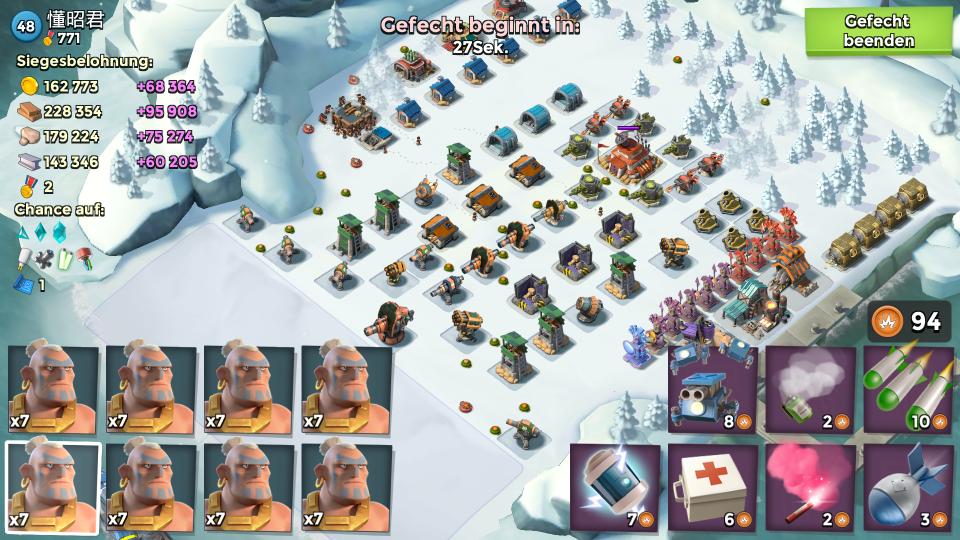This screenshot has width=960, height=540.
Task: Activate the Shock Bomb ability
Action: point(615,487)
